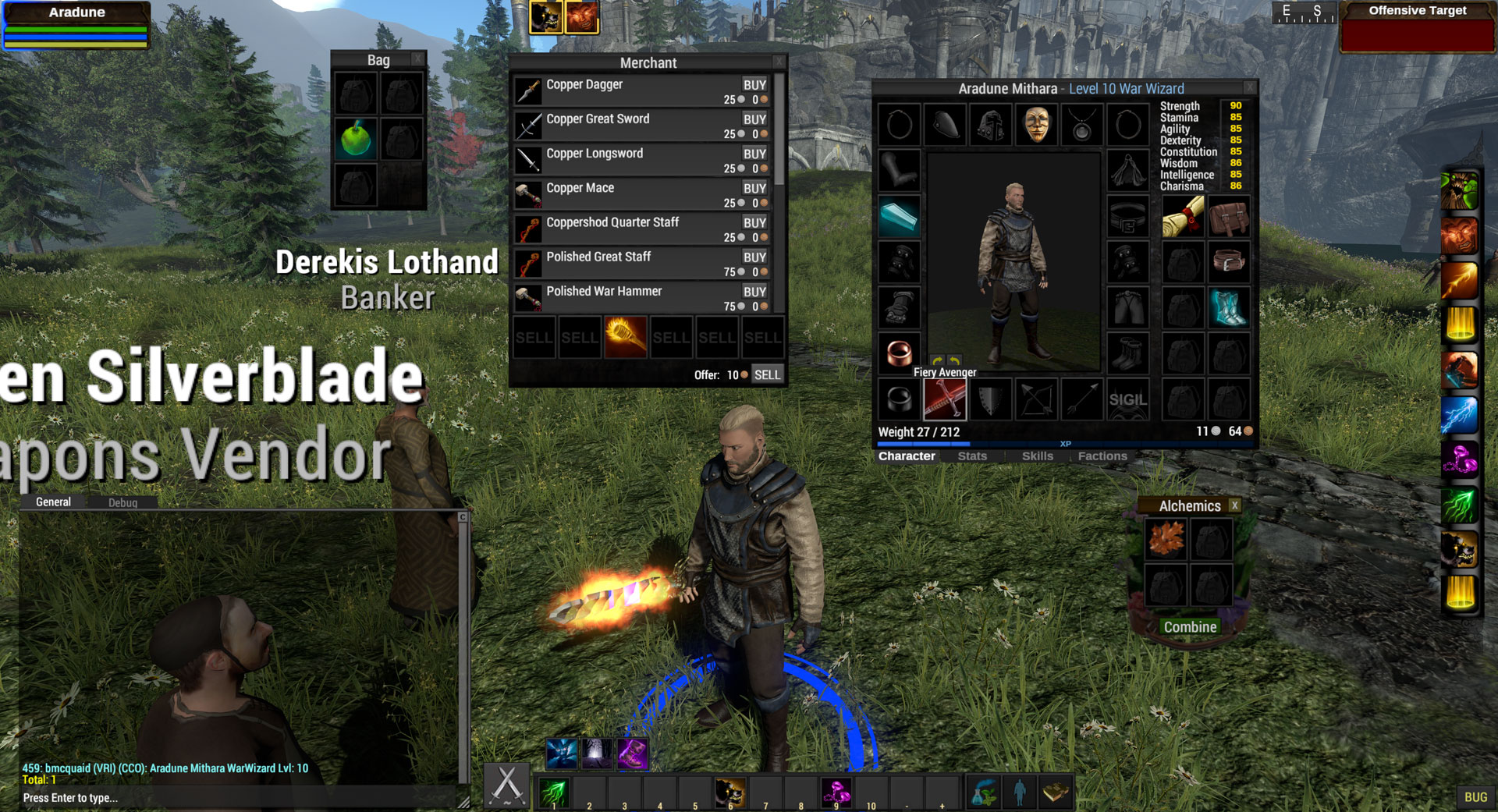Viewport: 1498px width, 812px height.
Task: Toggle the crossed swords attack button
Action: (x=507, y=785)
